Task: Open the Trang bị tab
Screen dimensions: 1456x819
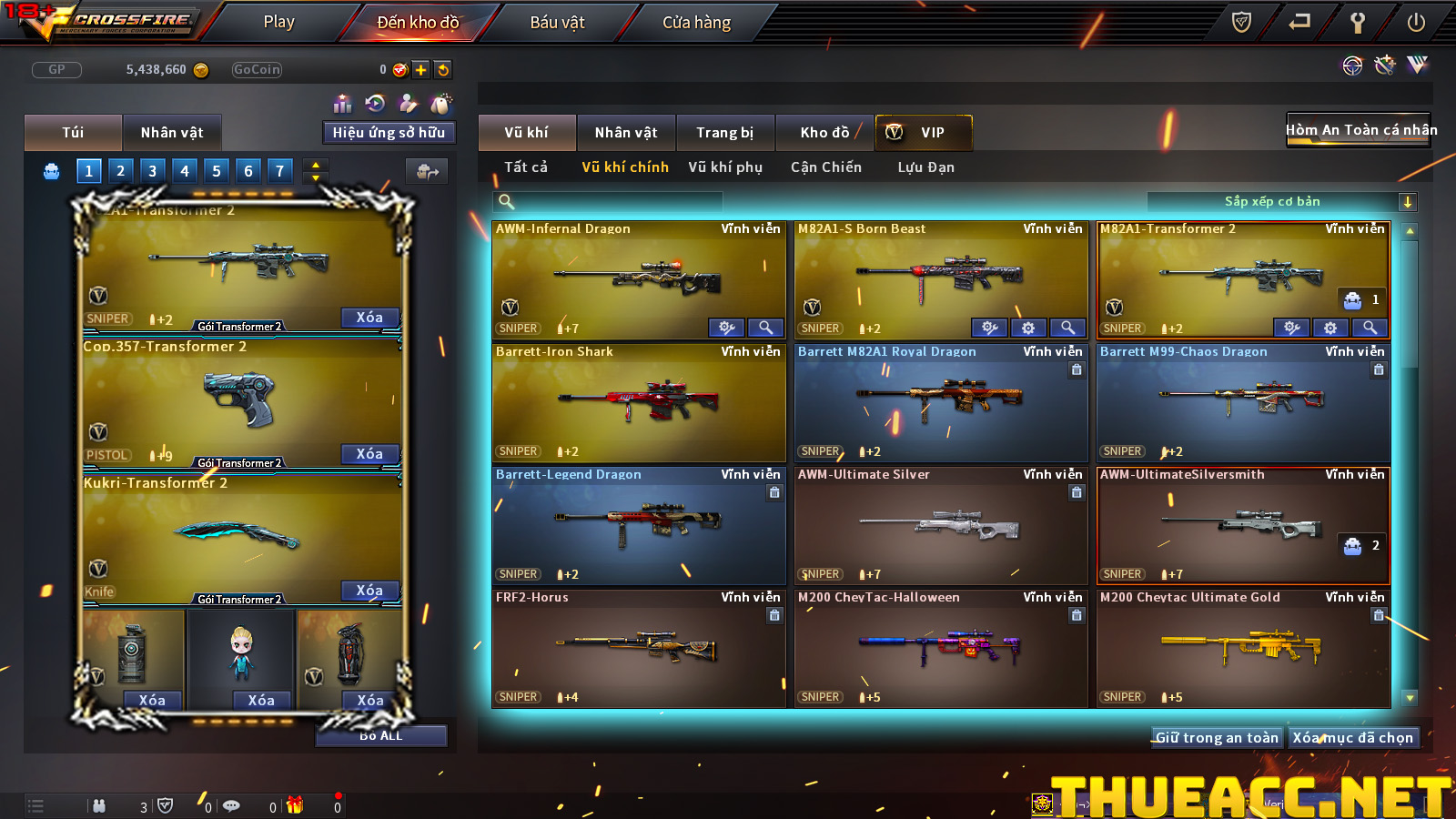Action: point(724,133)
